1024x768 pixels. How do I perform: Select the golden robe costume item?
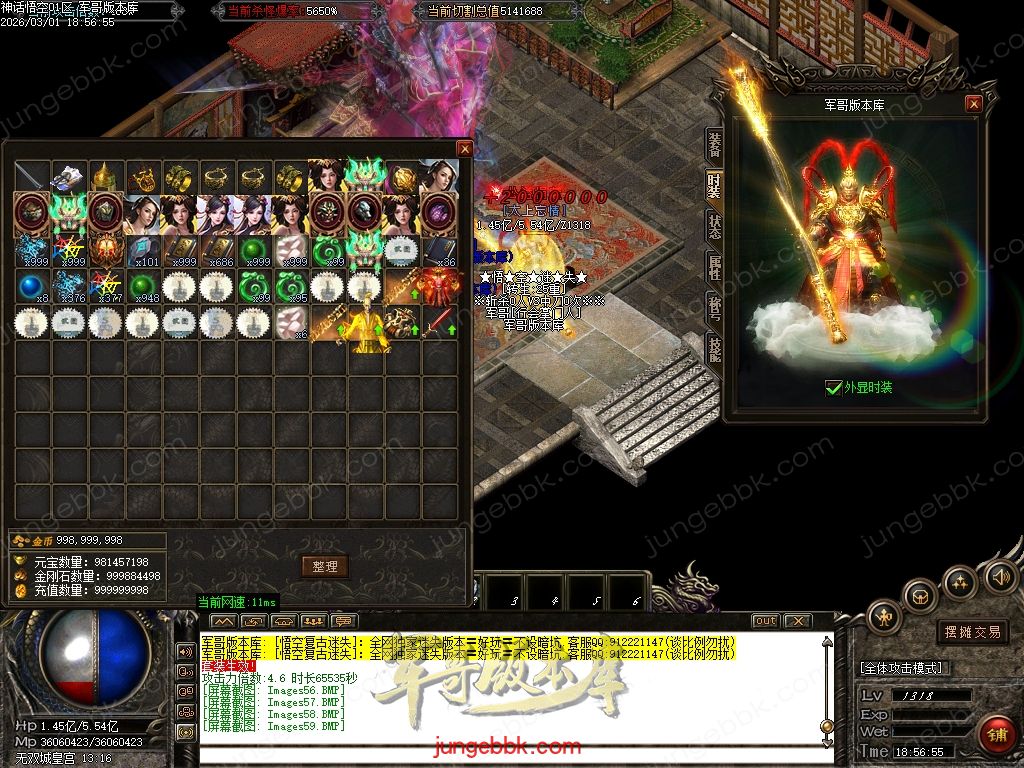coord(365,324)
